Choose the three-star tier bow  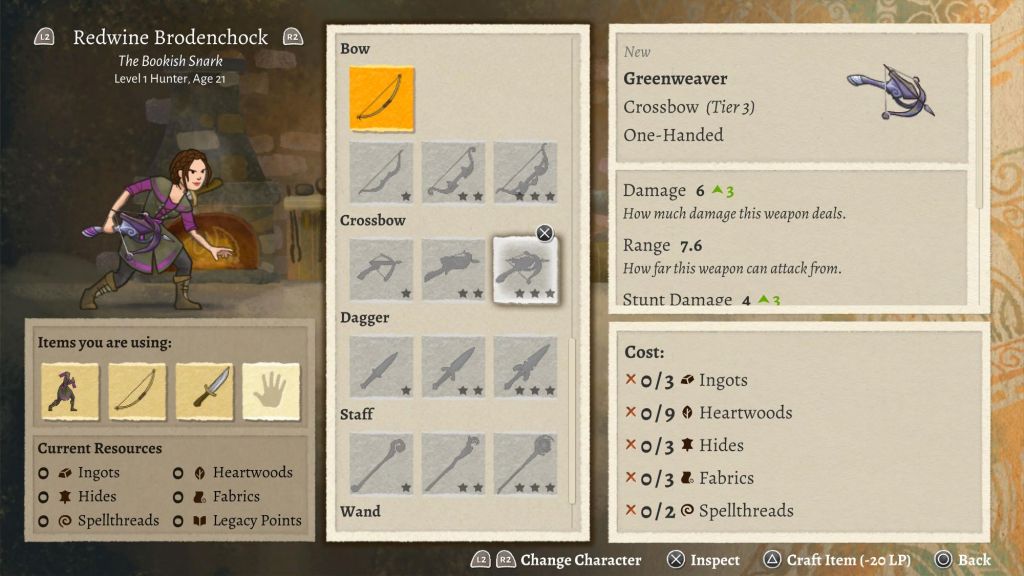(525, 172)
